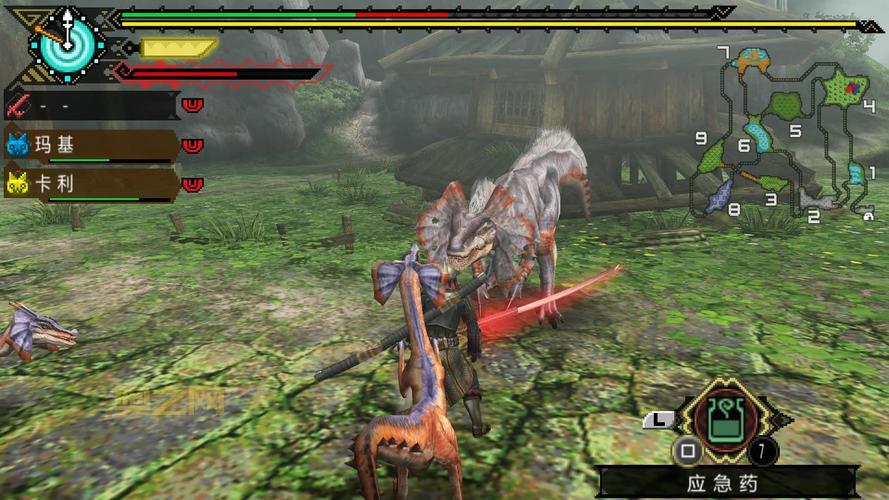Select companion 卡利 in the party list

point(92,184)
